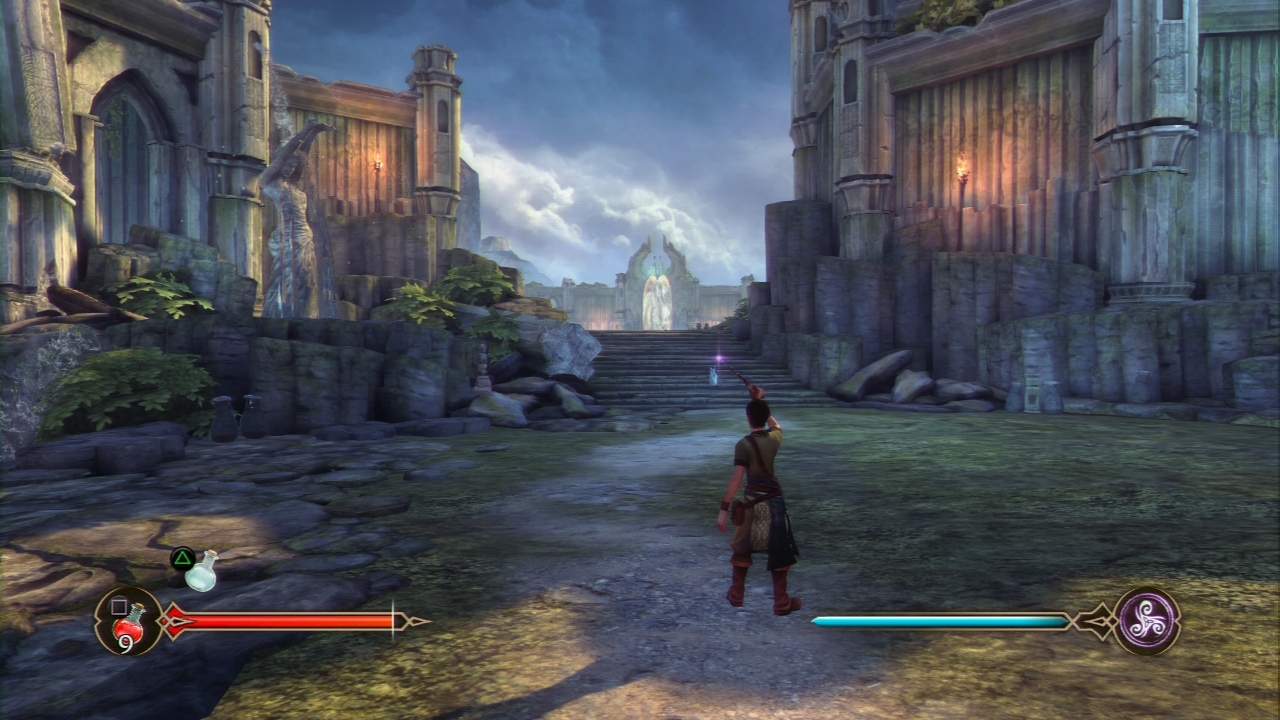Select the pale green potion flask
This screenshot has height=720, width=1280.
click(x=201, y=571)
